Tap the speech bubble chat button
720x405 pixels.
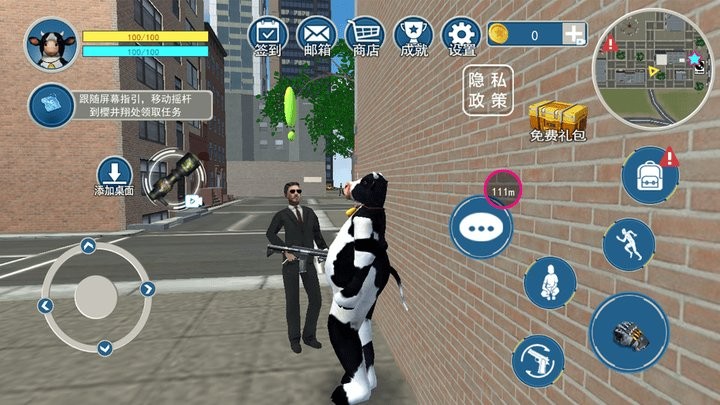point(480,228)
